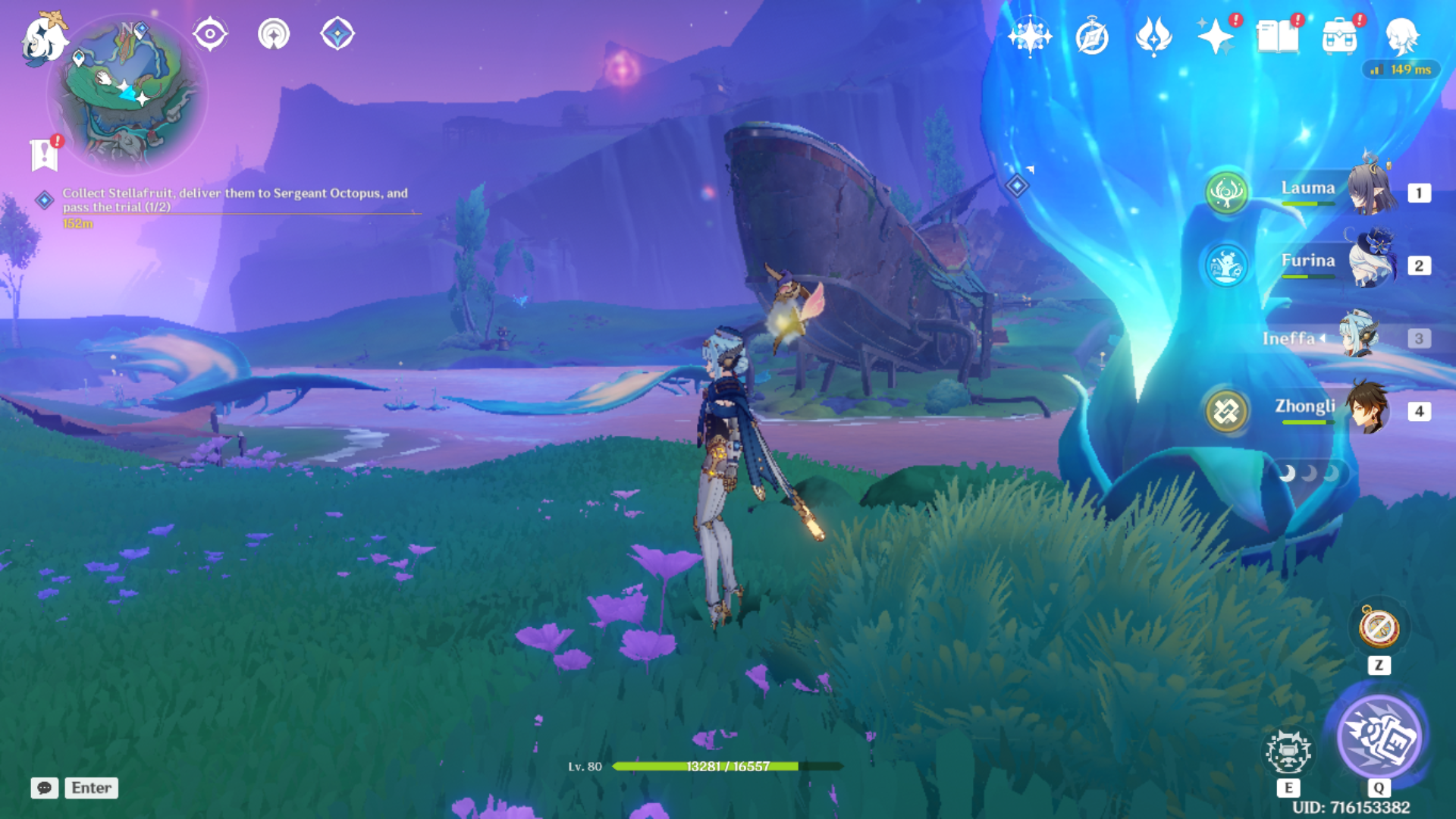
Task: Open the Inventory backpack icon
Action: pyautogui.click(x=1339, y=36)
